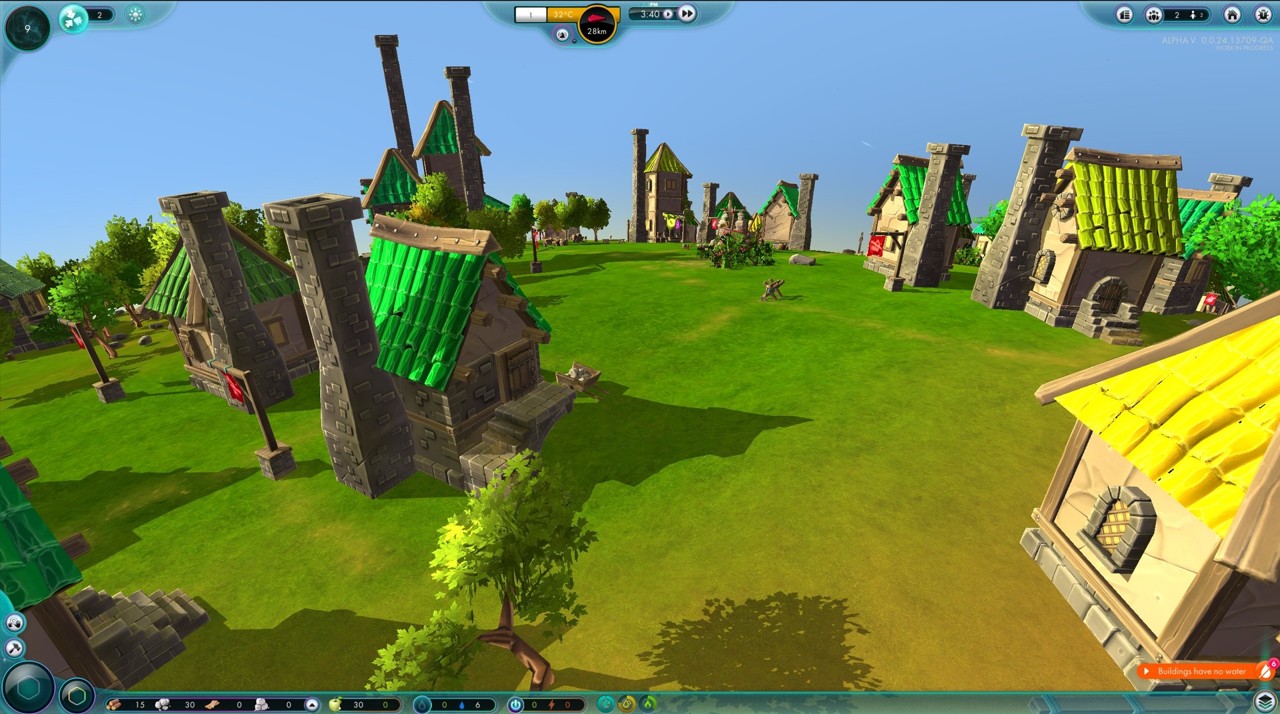This screenshot has height=714, width=1280.
Task: Open the layers overlay button
Action: [1265, 701]
